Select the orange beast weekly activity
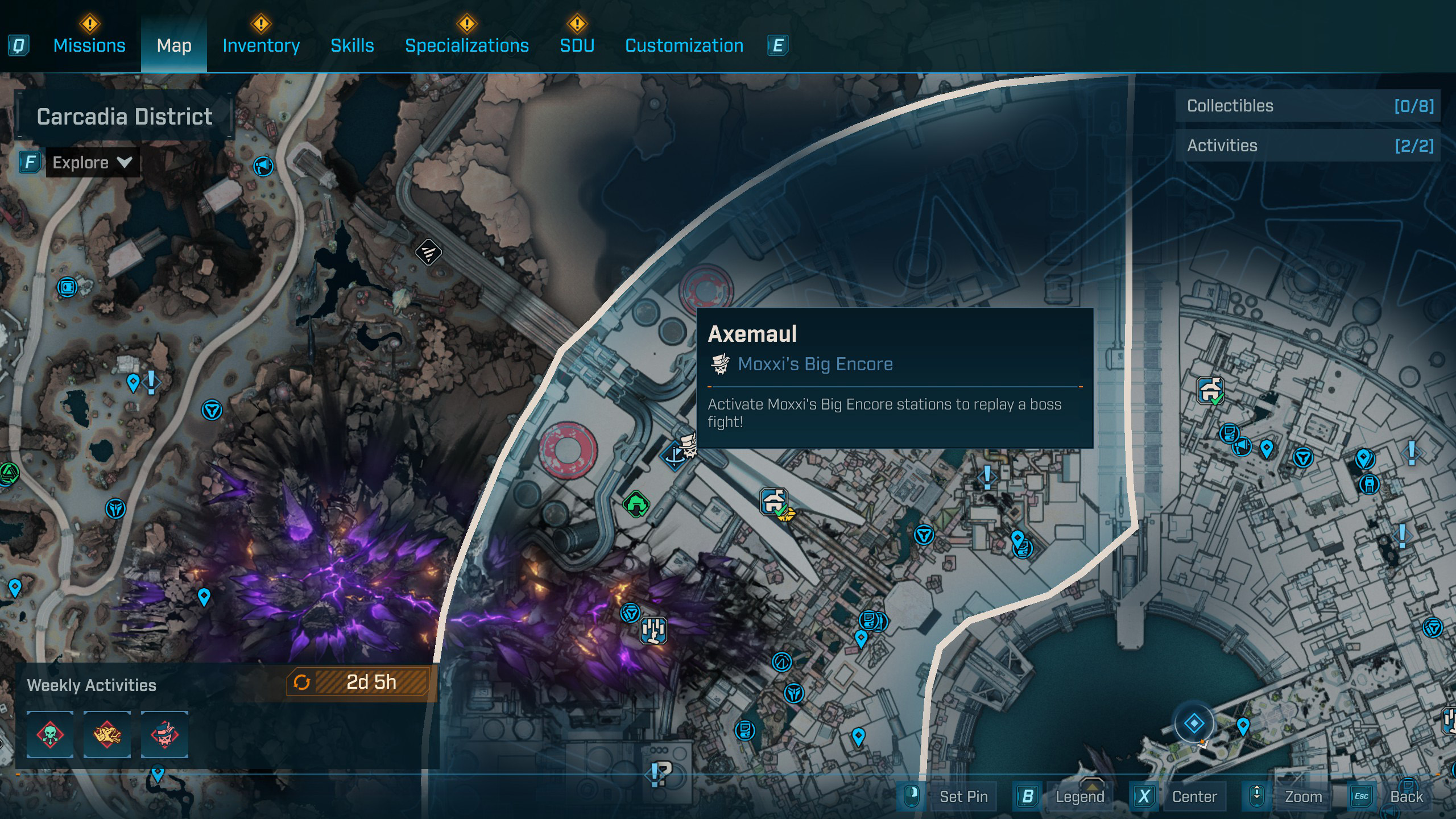This screenshot has width=1456, height=819. [107, 734]
